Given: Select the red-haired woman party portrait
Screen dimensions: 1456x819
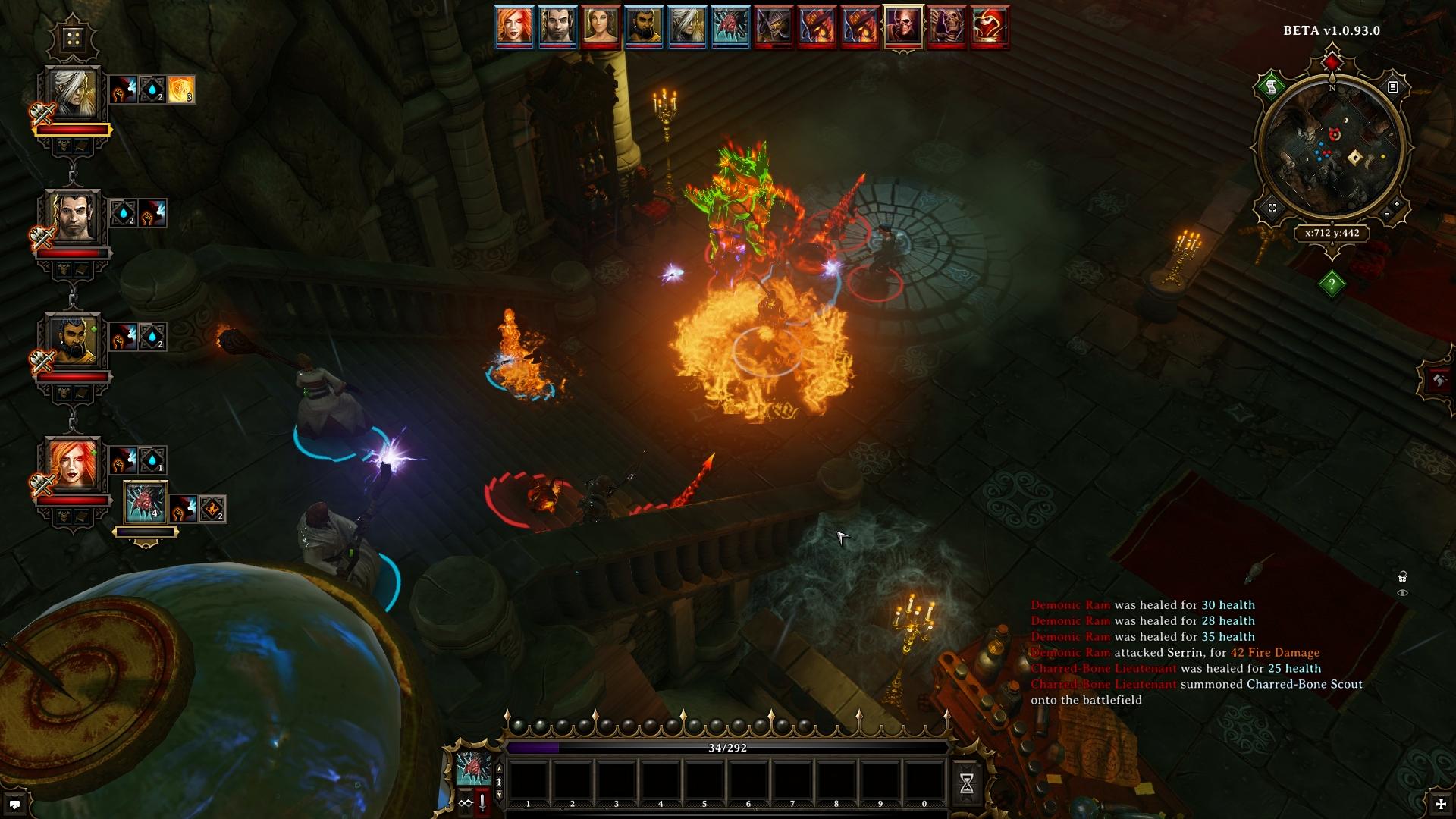Looking at the screenshot, I should [73, 465].
